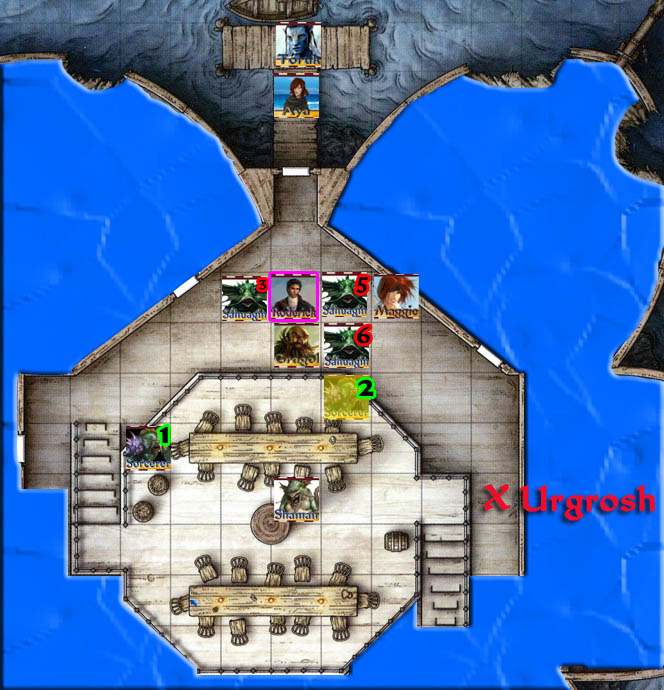Select the yellow Sorcerer token numbered 2
The image size is (664, 690).
347,397
